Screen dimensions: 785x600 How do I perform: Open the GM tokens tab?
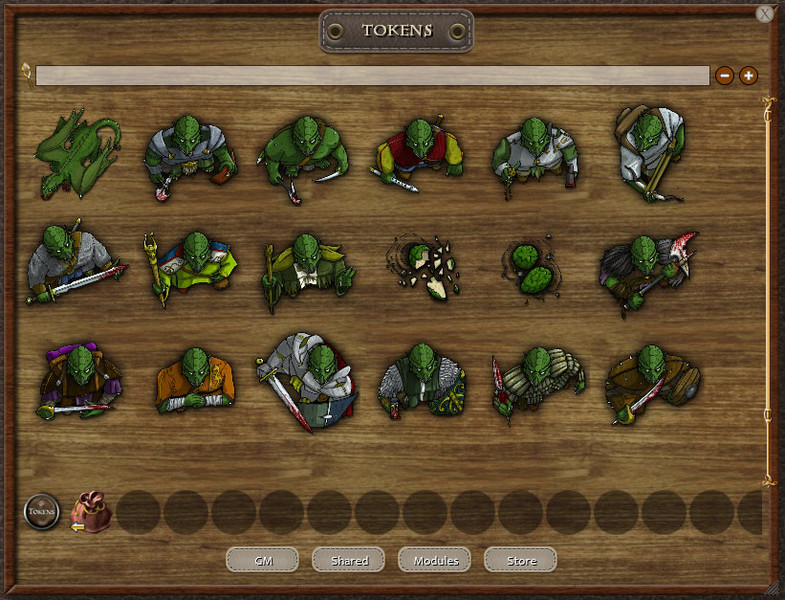(x=262, y=560)
